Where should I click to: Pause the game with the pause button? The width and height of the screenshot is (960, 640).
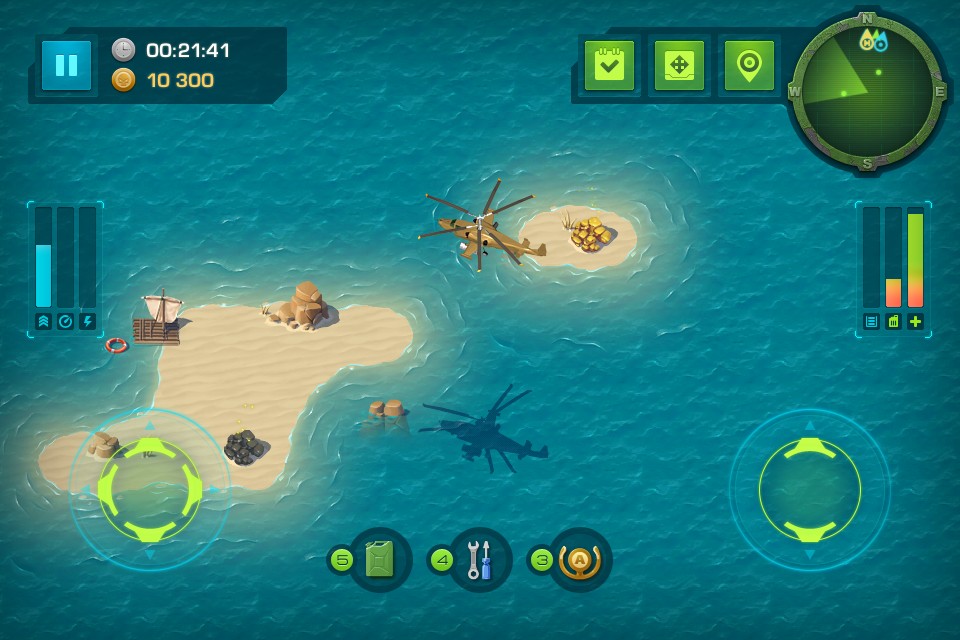(67, 66)
